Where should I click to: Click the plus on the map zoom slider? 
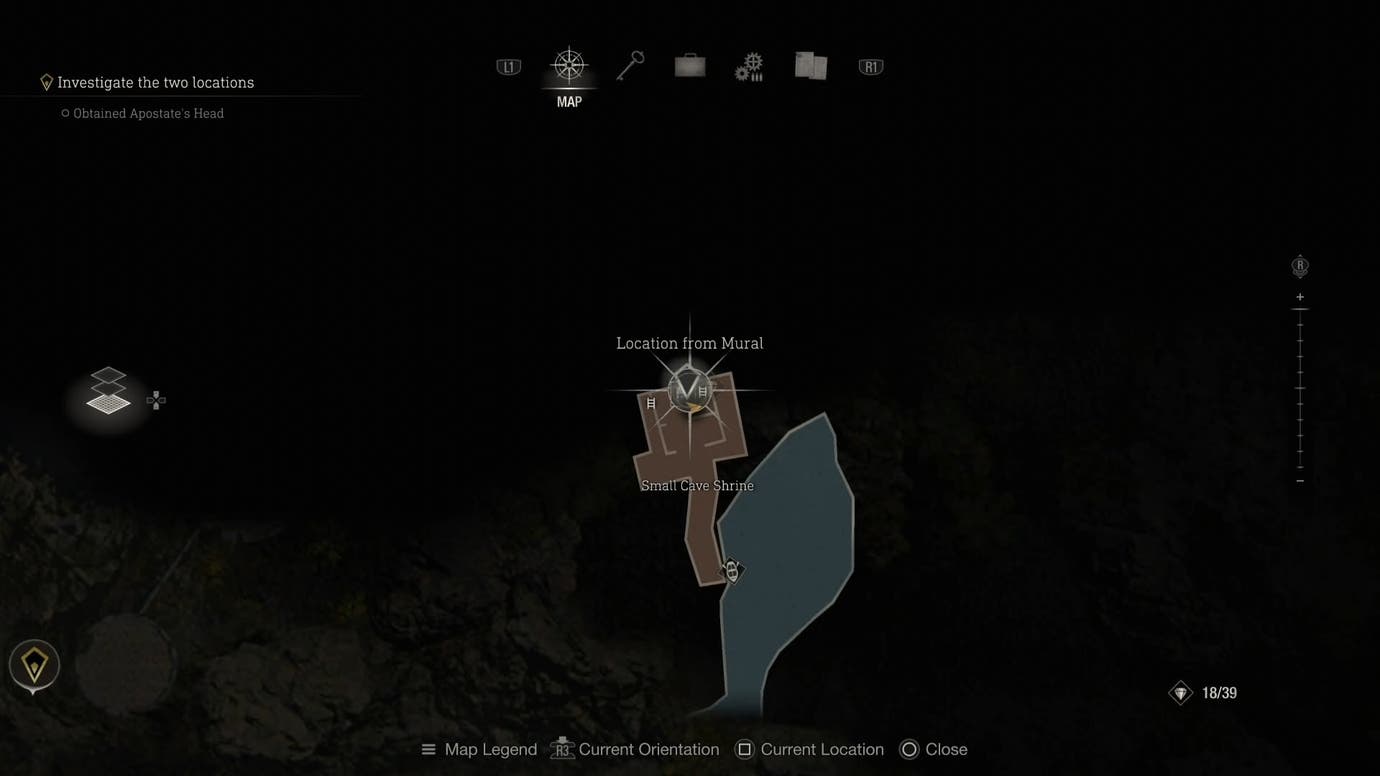(x=1299, y=296)
